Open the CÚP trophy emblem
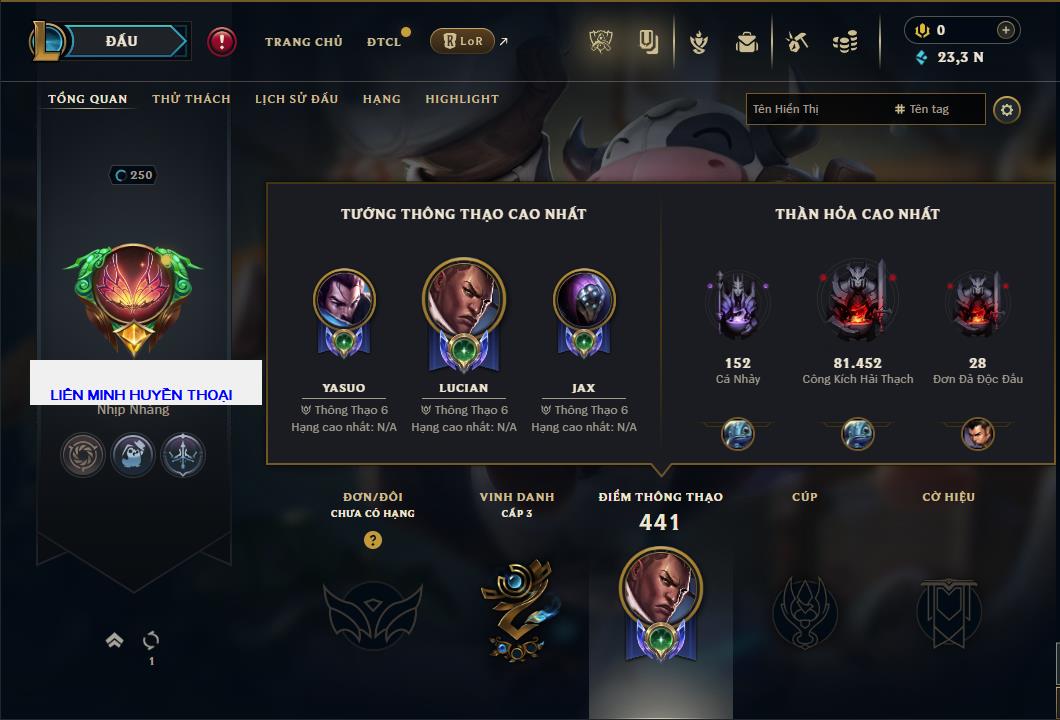Image resolution: width=1060 pixels, height=720 pixels. [x=804, y=611]
